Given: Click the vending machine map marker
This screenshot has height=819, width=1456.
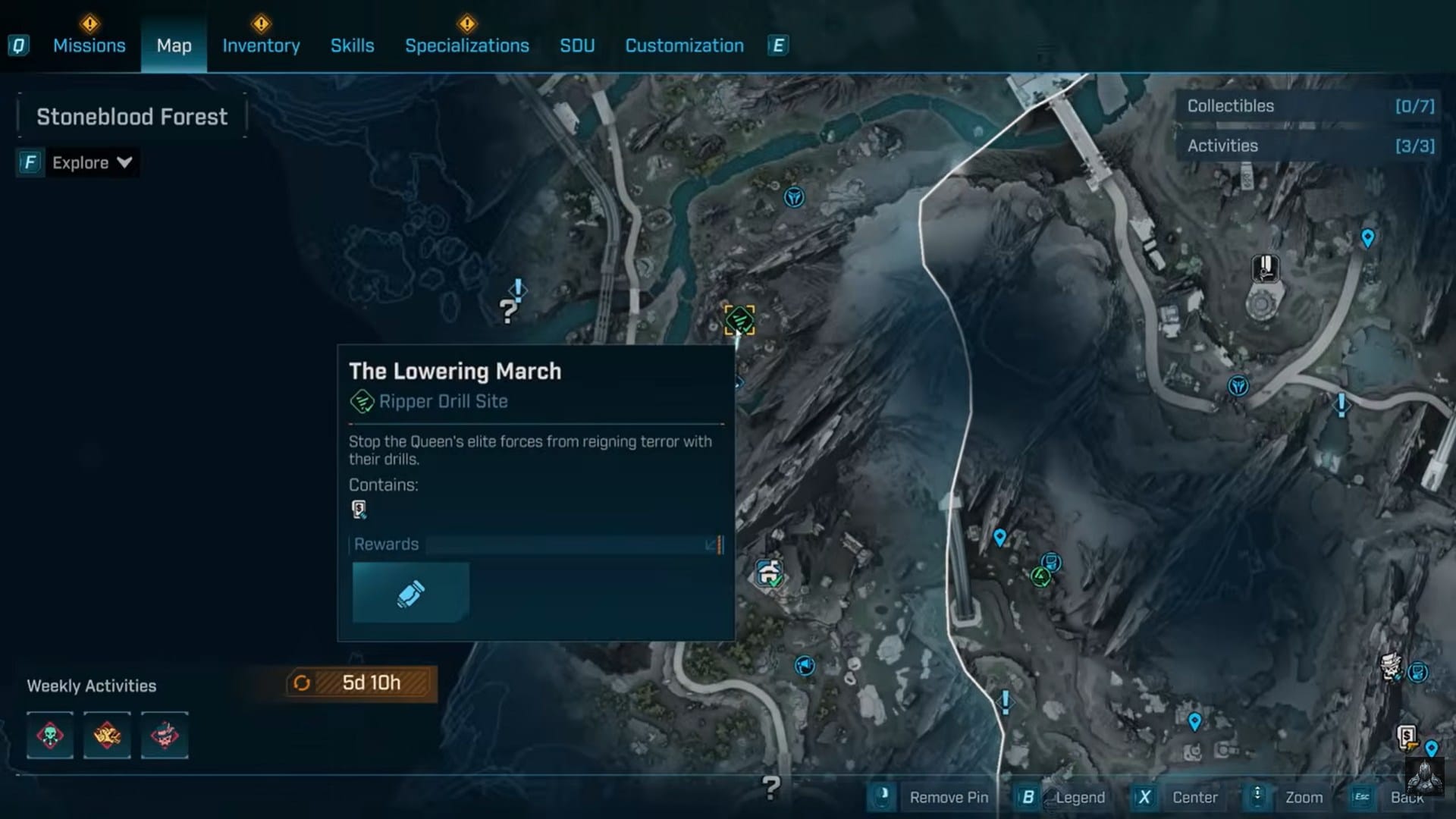Looking at the screenshot, I should pyautogui.click(x=1407, y=736).
